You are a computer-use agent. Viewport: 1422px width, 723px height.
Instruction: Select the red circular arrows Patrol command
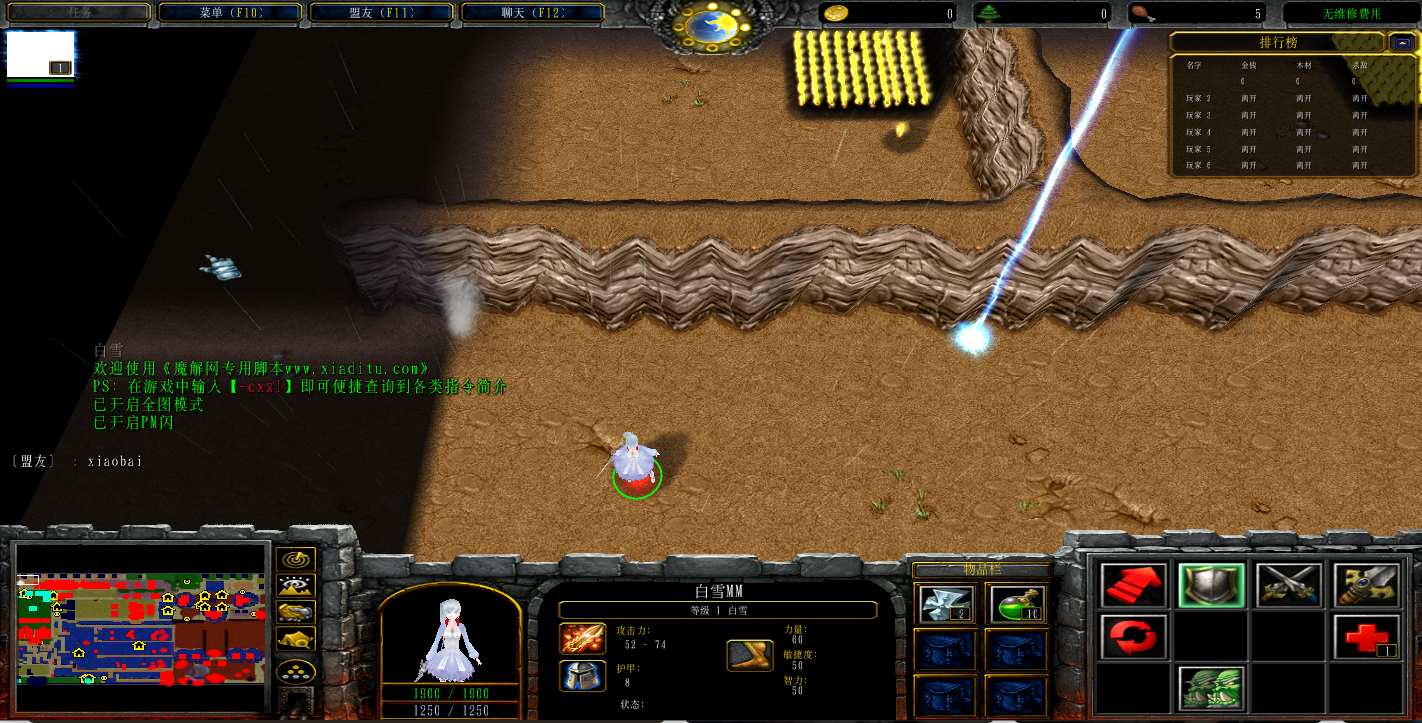[x=1133, y=637]
